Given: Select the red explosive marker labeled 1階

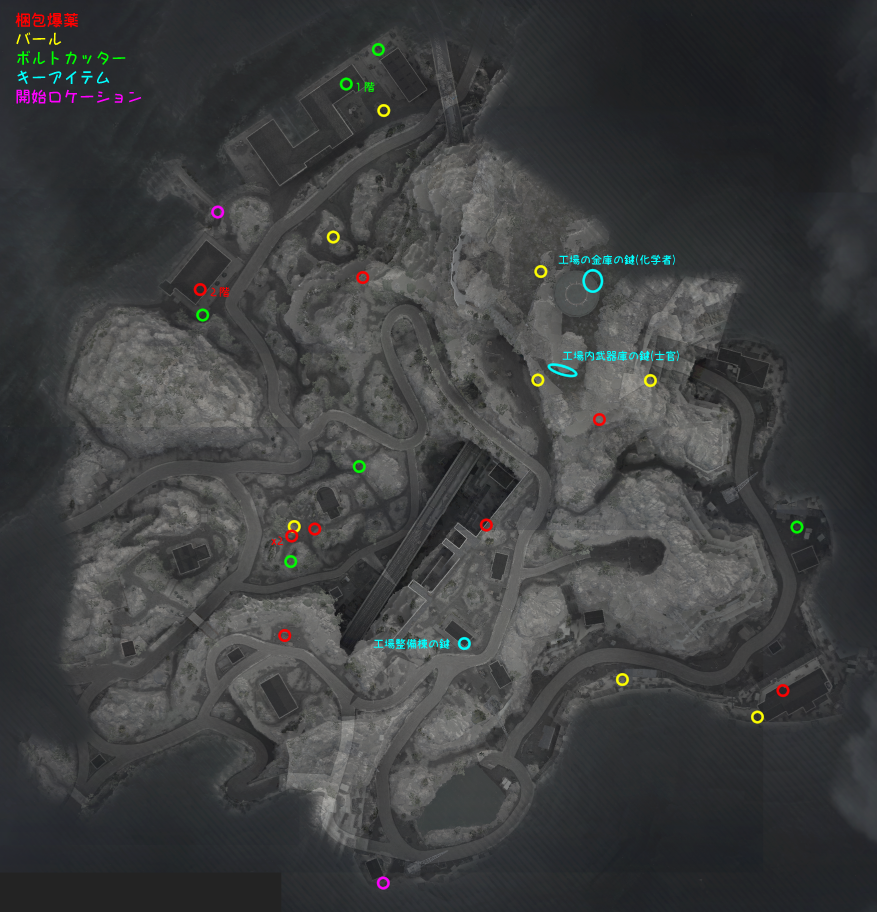Looking at the screenshot, I should click(x=200, y=290).
